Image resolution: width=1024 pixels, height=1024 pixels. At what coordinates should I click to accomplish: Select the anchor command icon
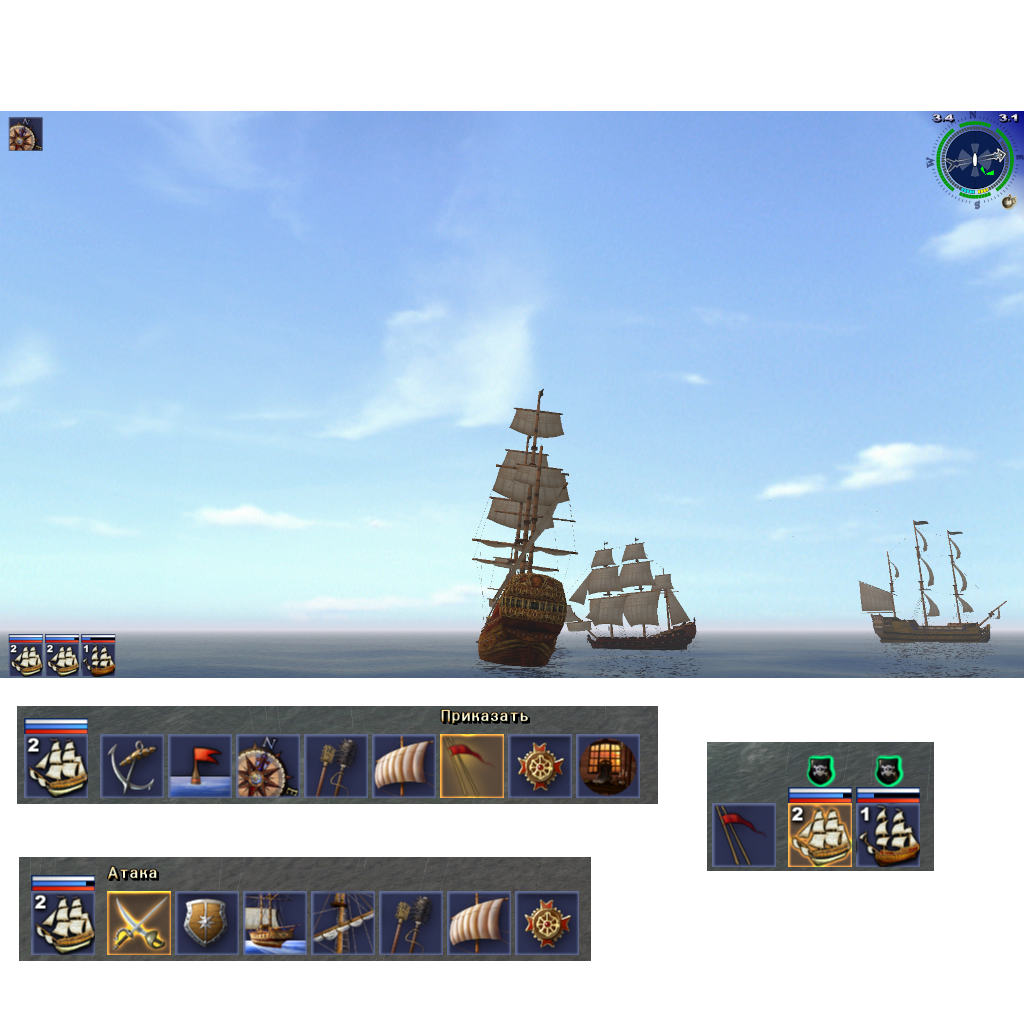pyautogui.click(x=132, y=767)
